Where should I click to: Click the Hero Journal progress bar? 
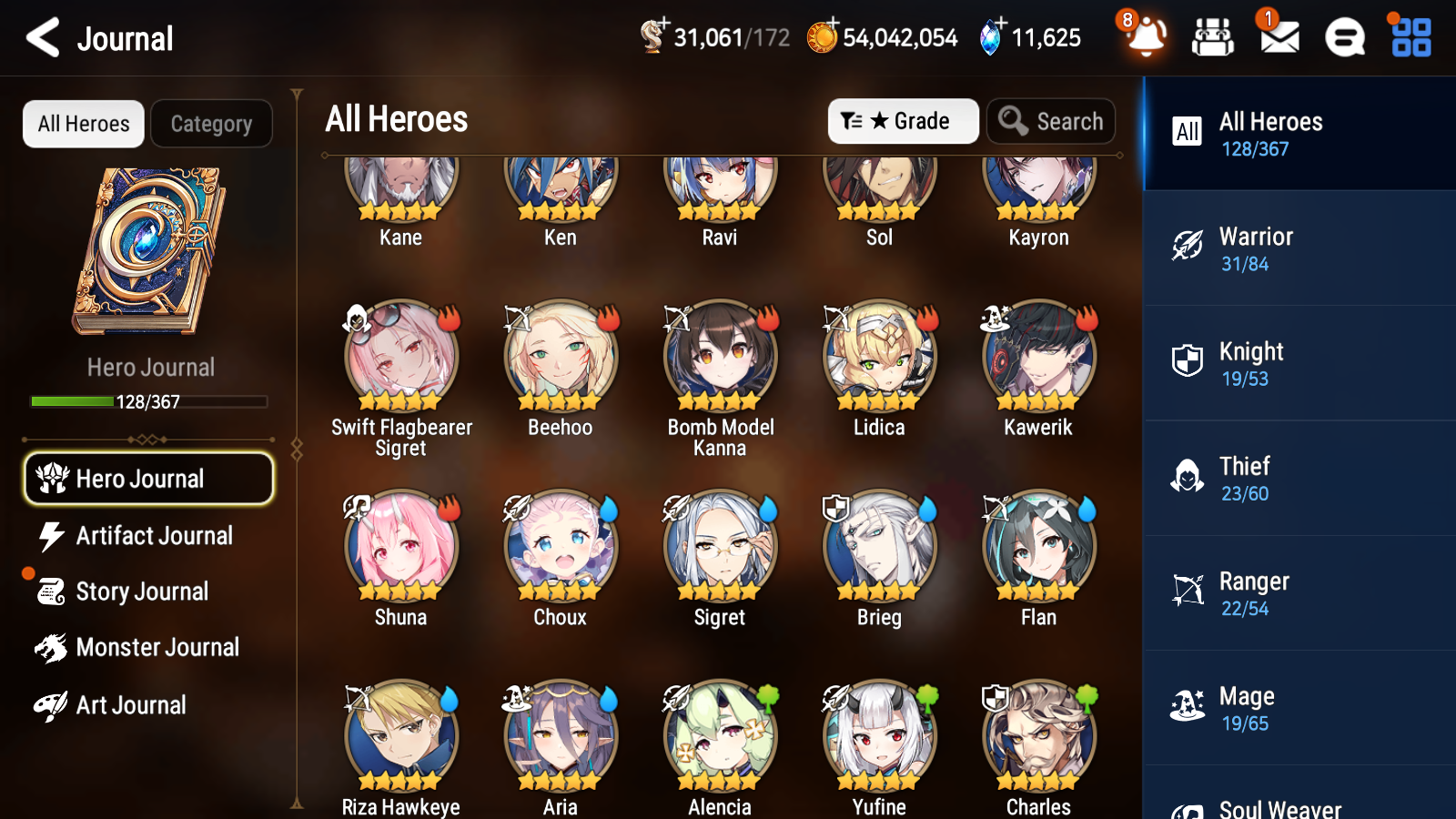[148, 401]
